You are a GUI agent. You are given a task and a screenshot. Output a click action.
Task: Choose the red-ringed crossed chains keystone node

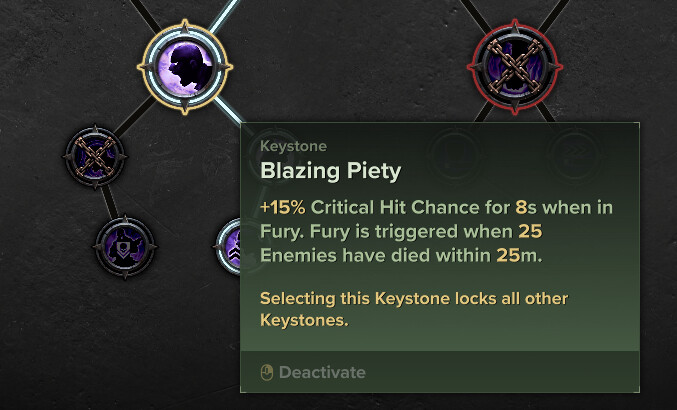(x=510, y=67)
